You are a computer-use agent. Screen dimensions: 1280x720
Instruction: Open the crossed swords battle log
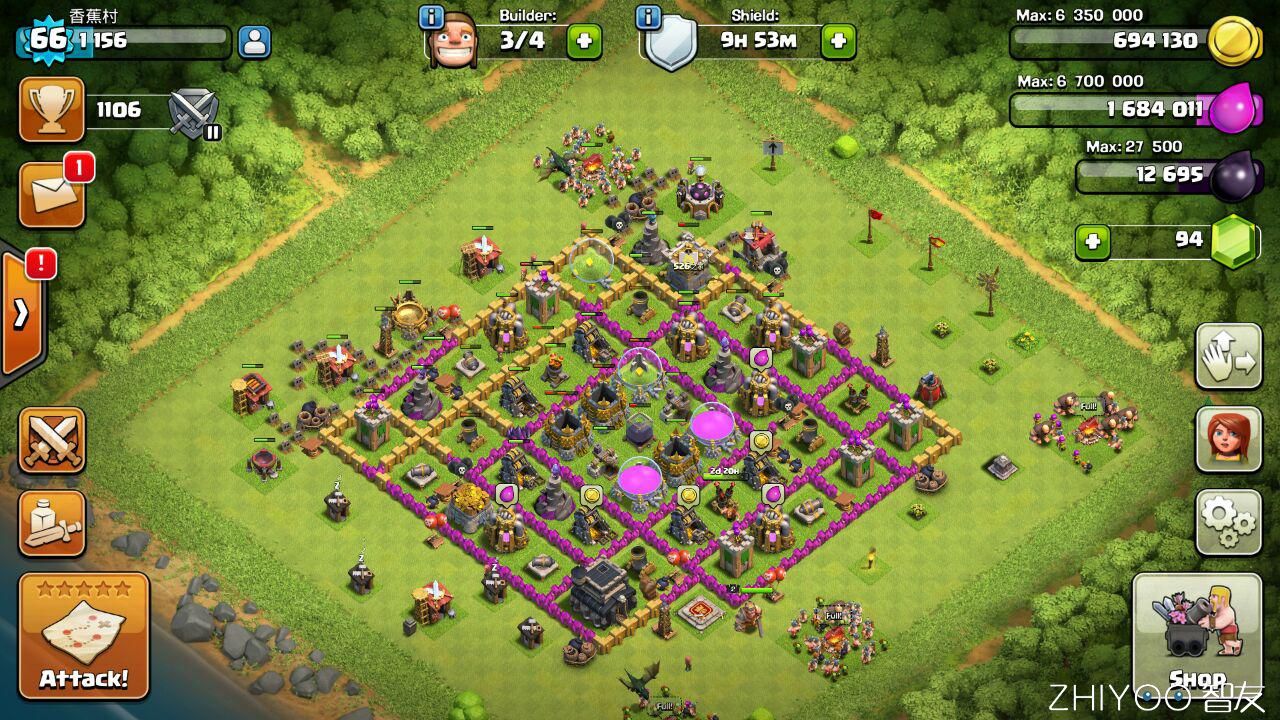(x=51, y=440)
